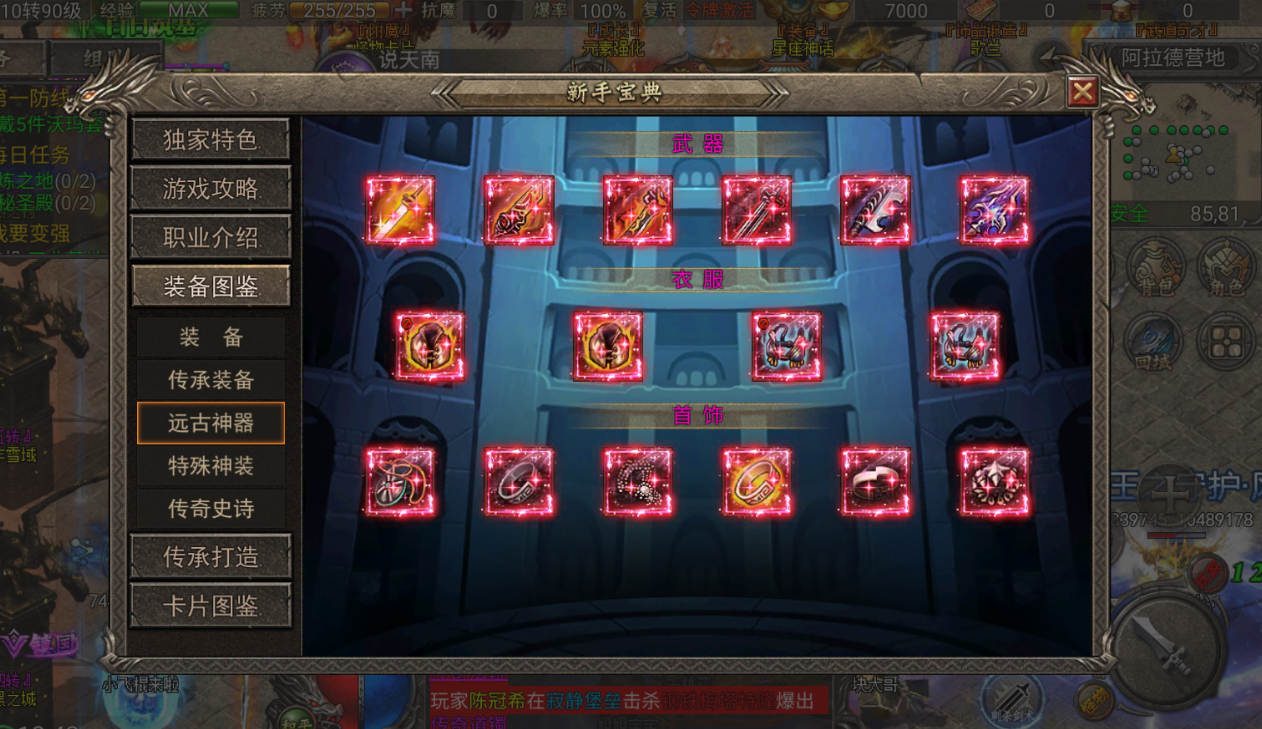Screen dimensions: 1262x729
Task: Open the 独家特色 section
Action: pyautogui.click(x=210, y=140)
